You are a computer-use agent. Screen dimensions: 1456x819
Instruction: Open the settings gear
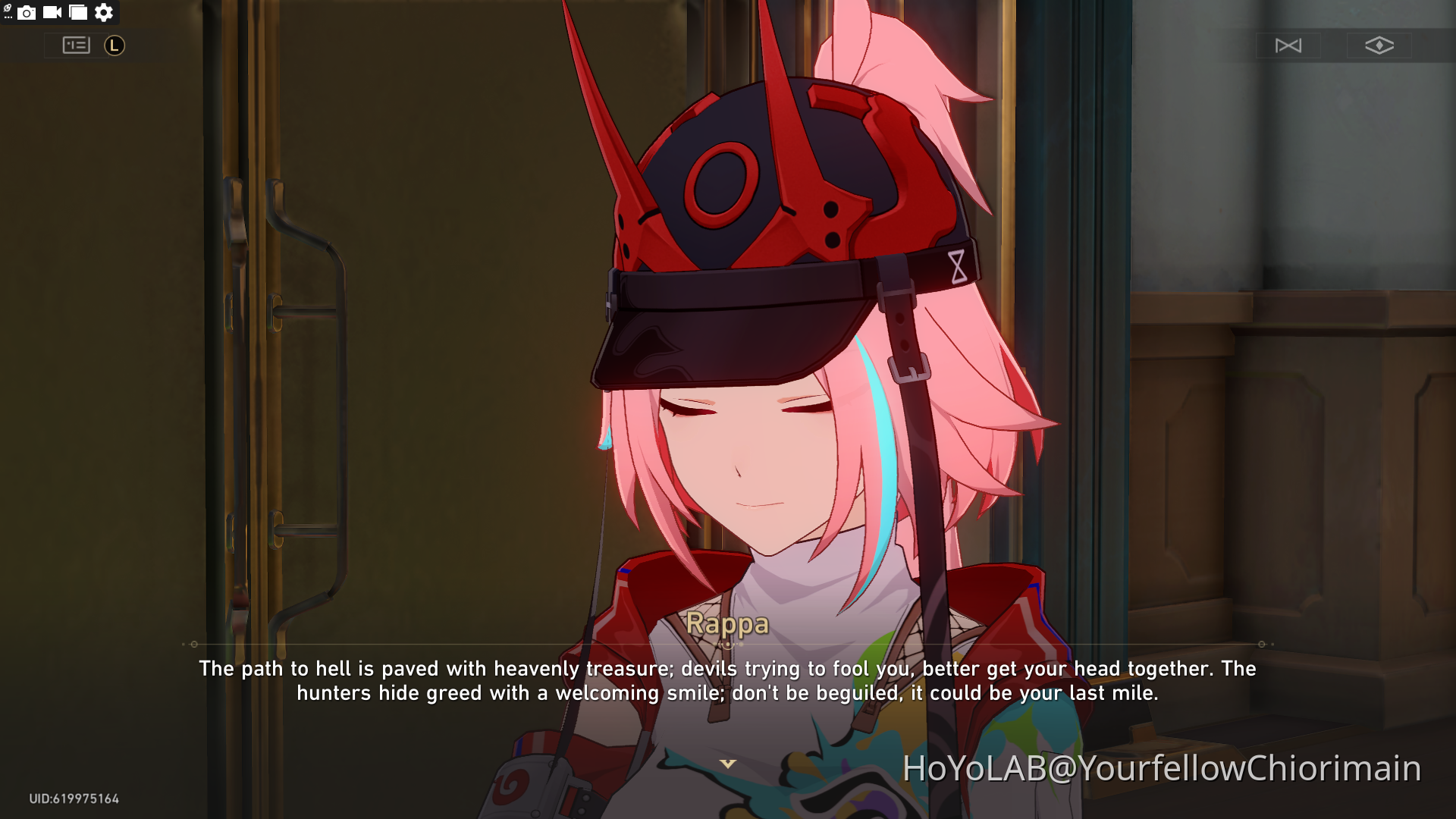tap(103, 12)
